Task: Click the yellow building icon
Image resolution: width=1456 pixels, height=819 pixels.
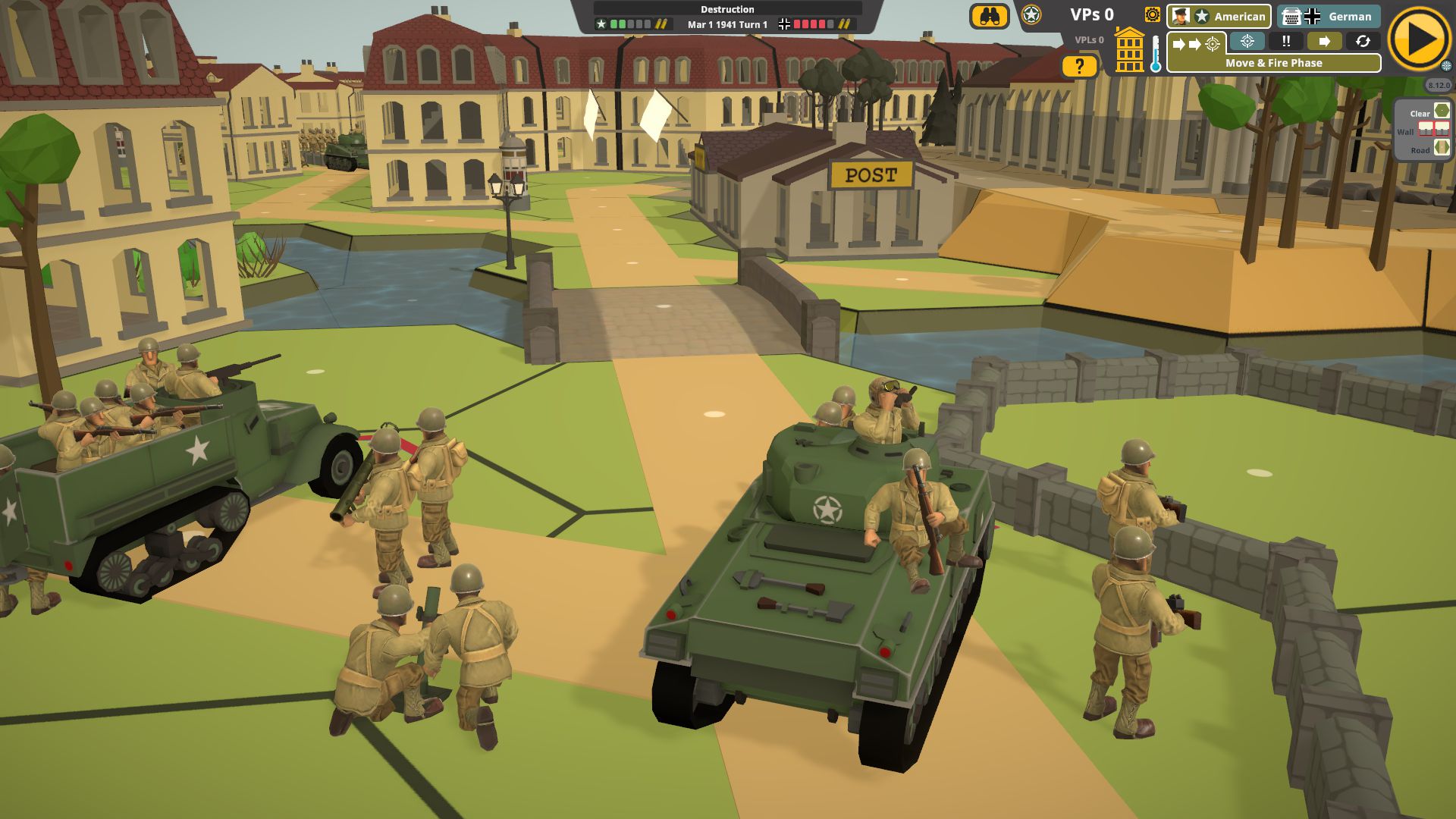Action: click(x=1129, y=51)
